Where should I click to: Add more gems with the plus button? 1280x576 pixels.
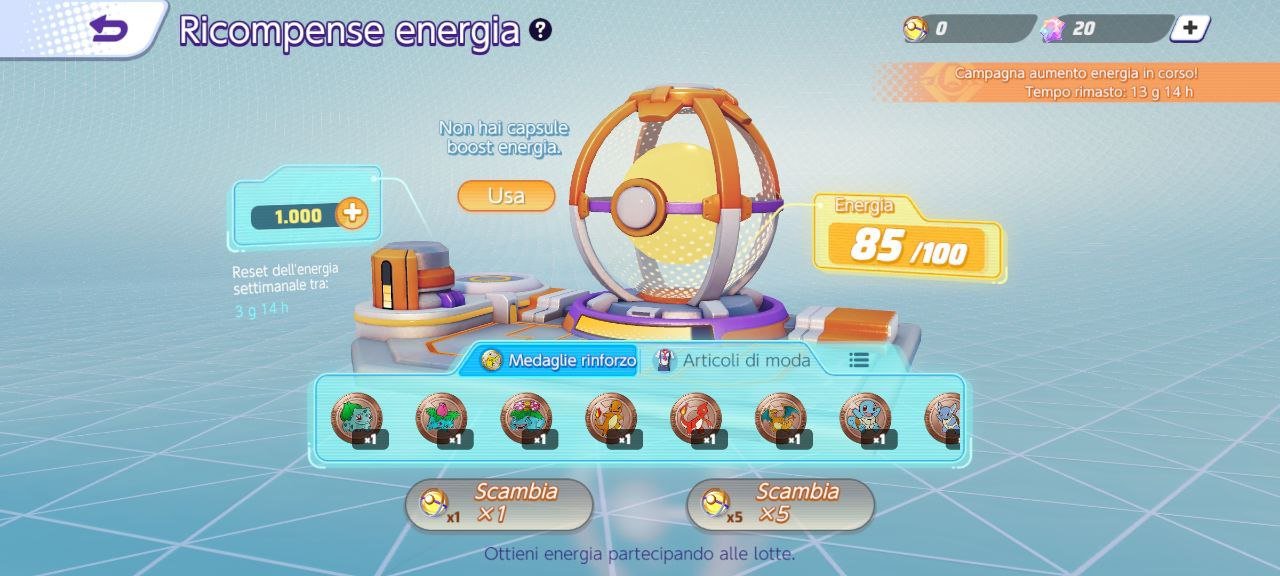[x=1189, y=28]
